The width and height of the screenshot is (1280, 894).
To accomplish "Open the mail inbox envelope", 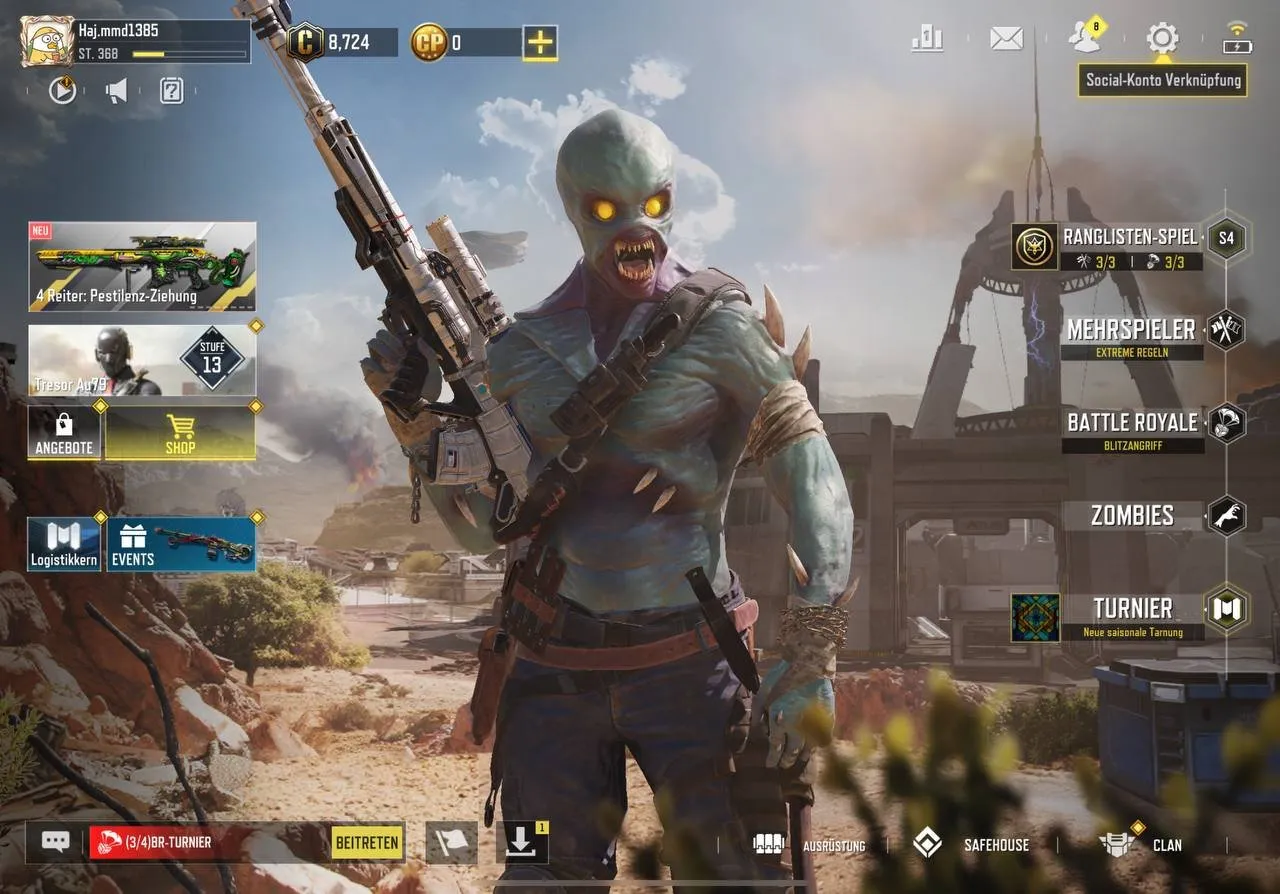I will [x=1006, y=39].
